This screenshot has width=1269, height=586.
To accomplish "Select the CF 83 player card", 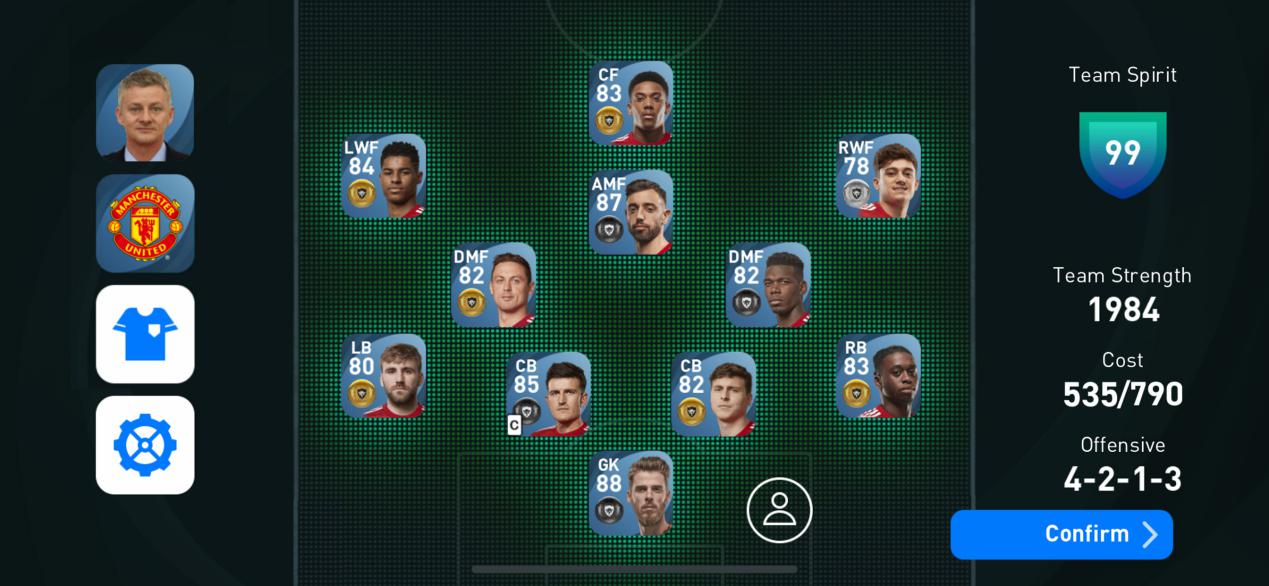I will pos(630,103).
